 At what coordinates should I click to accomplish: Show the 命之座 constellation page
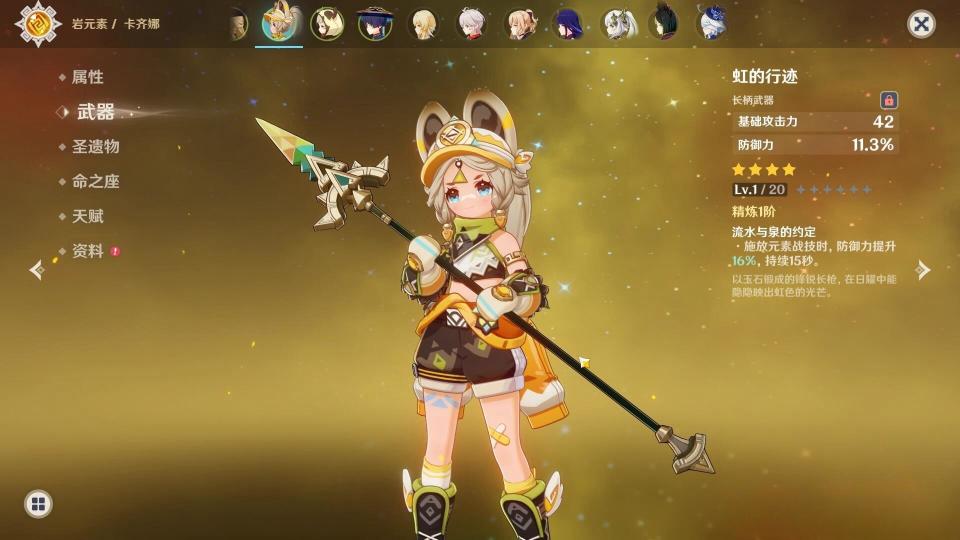(95, 181)
